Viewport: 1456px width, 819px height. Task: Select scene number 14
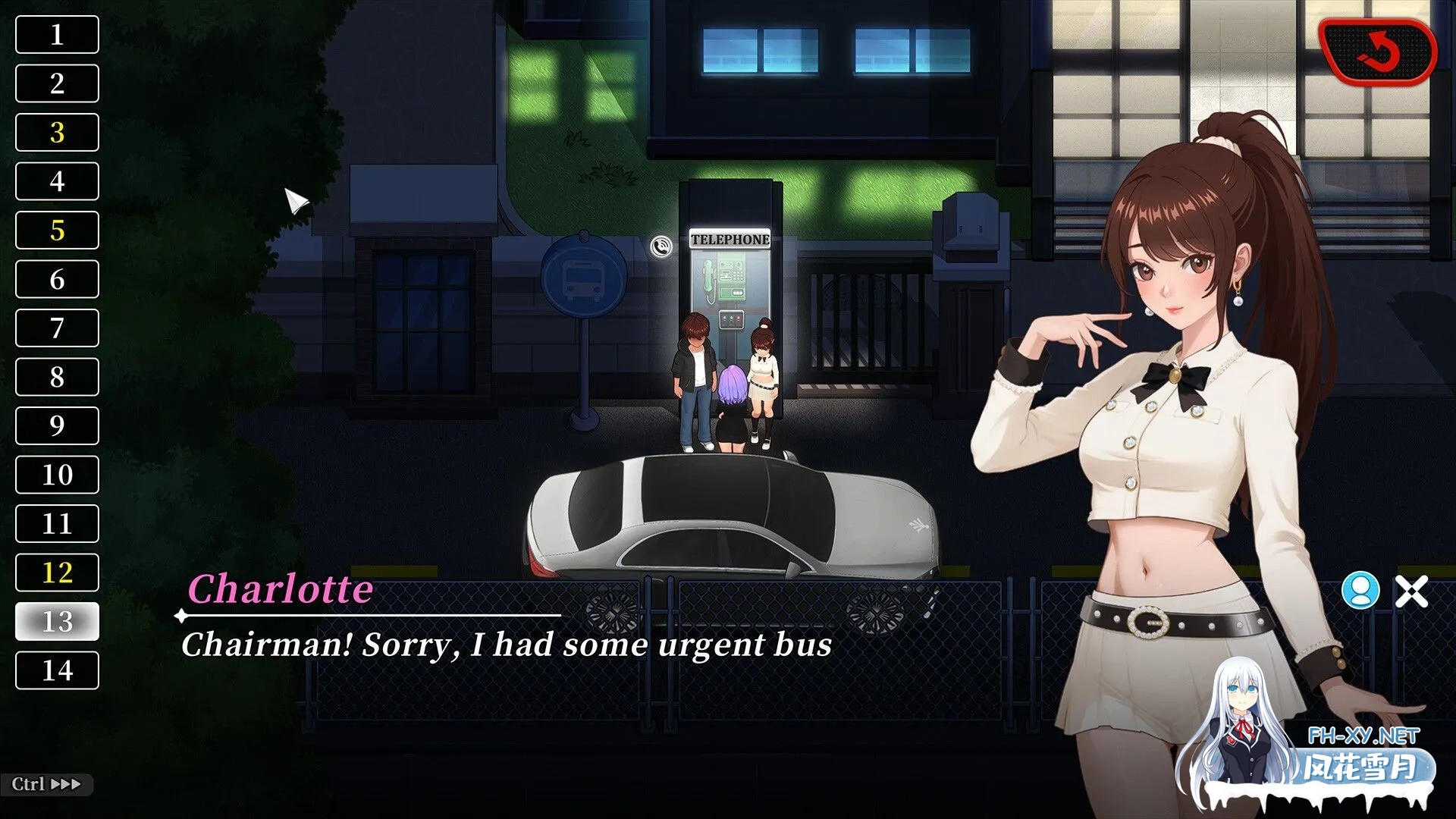pyautogui.click(x=57, y=670)
